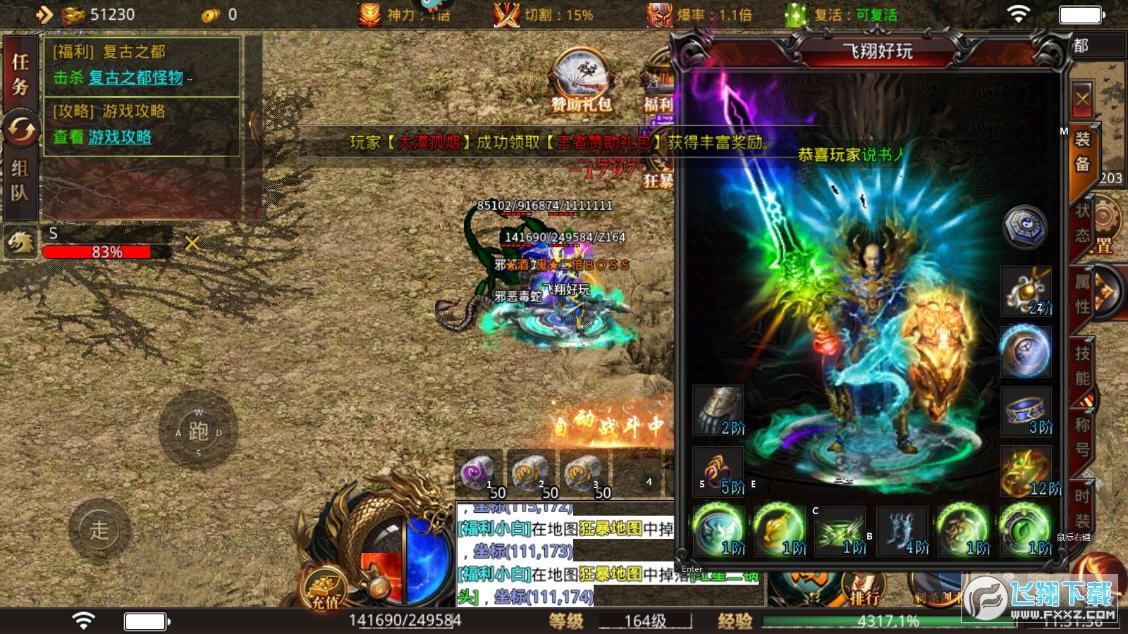1128x634 pixels.
Task: Open the 充值 recharge shop
Action: coord(325,589)
